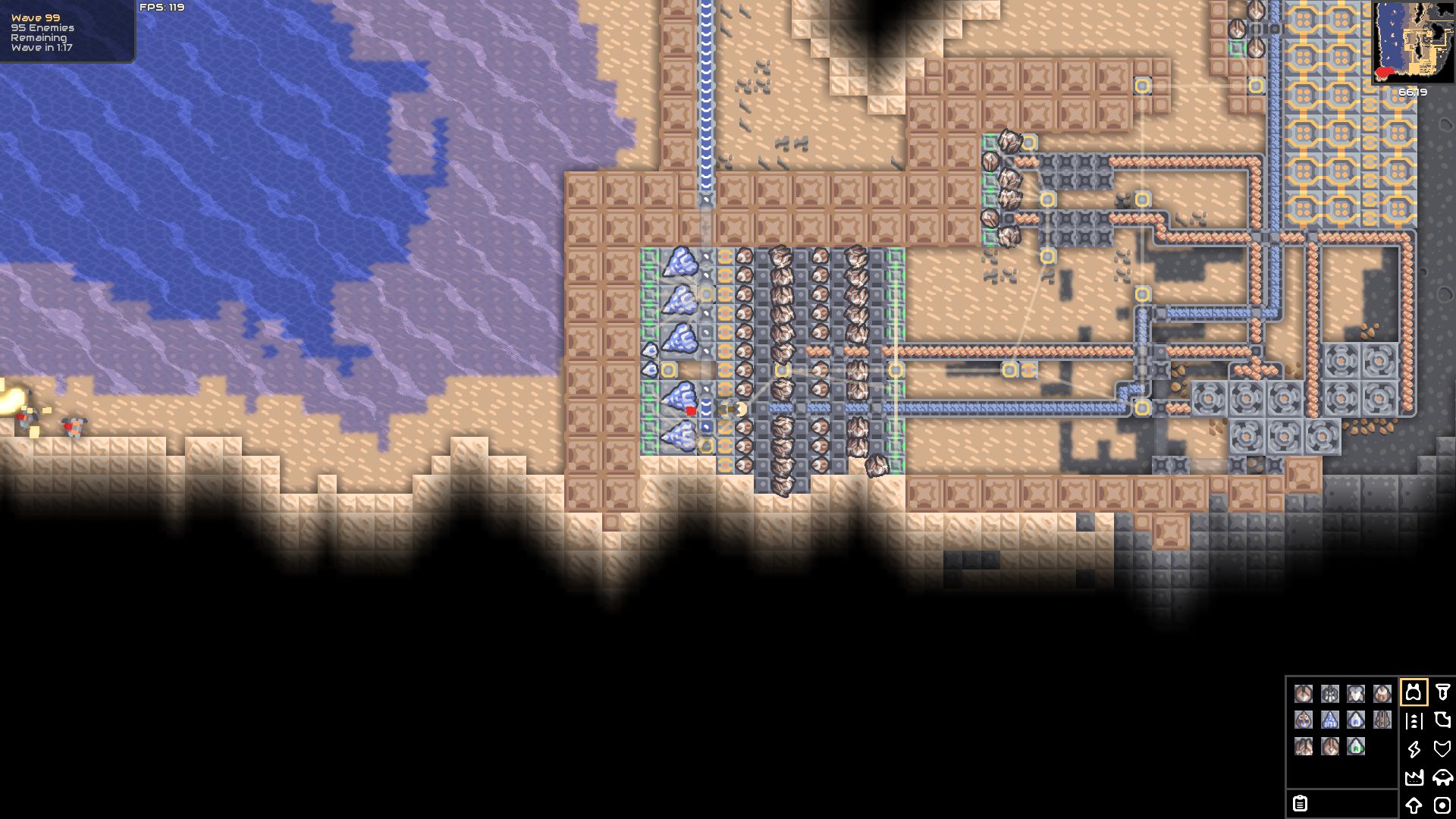Click the schematics clipboard button
The width and height of the screenshot is (1456, 819).
tap(1301, 805)
